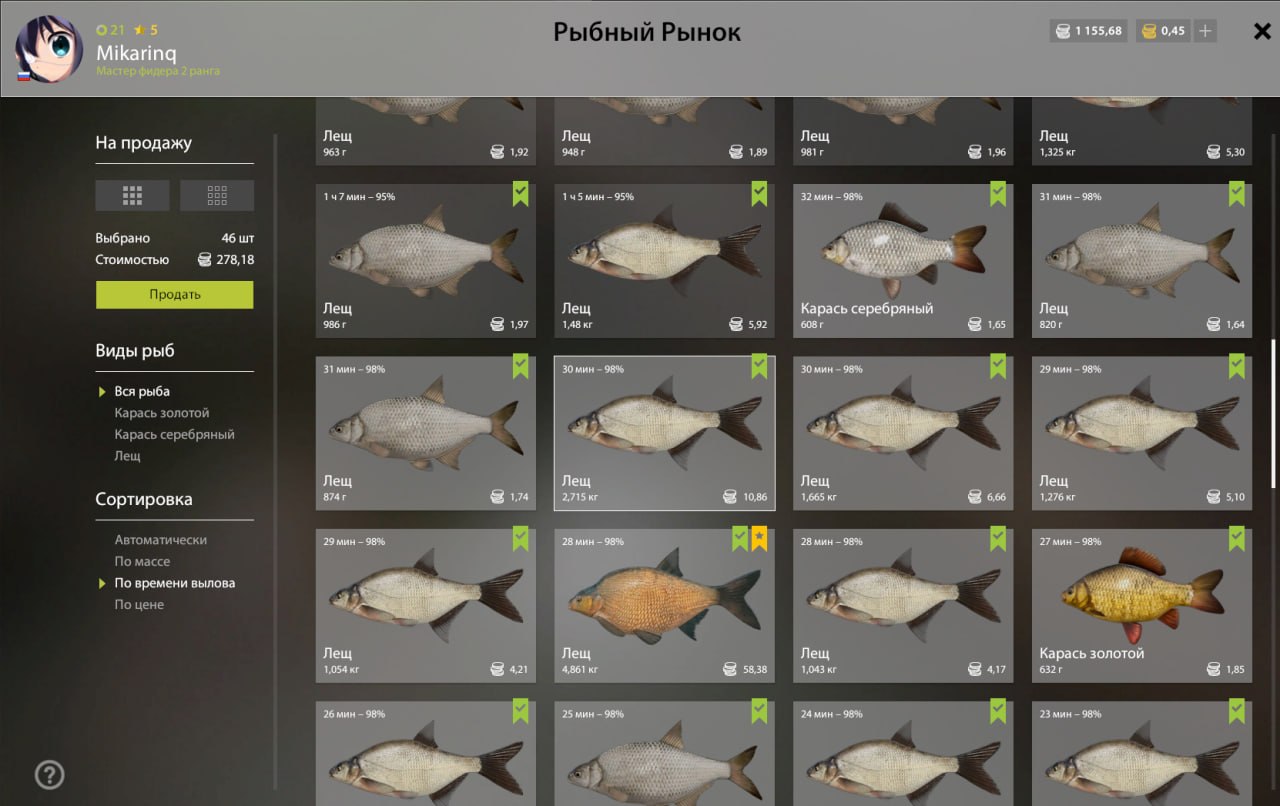Screen dimensions: 1280x806
Task: Click the Mikarinq player avatar
Action: (x=49, y=48)
